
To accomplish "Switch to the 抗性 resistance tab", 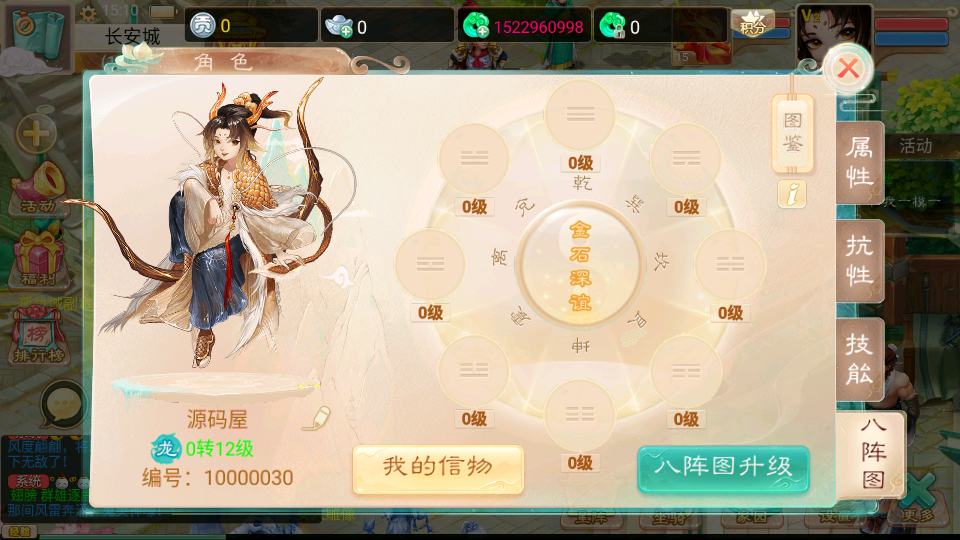I will 860,261.
